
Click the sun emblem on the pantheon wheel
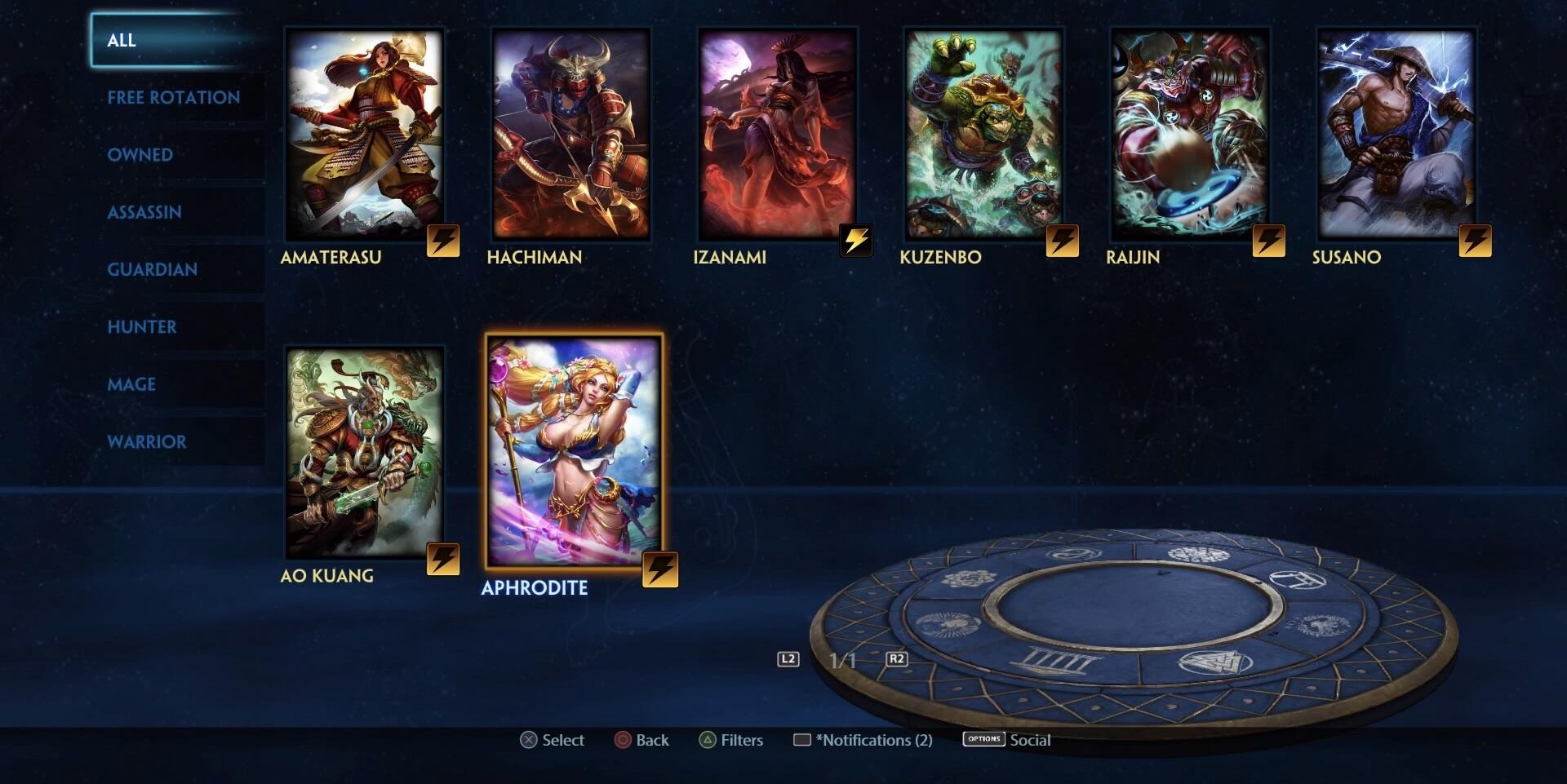click(x=947, y=625)
